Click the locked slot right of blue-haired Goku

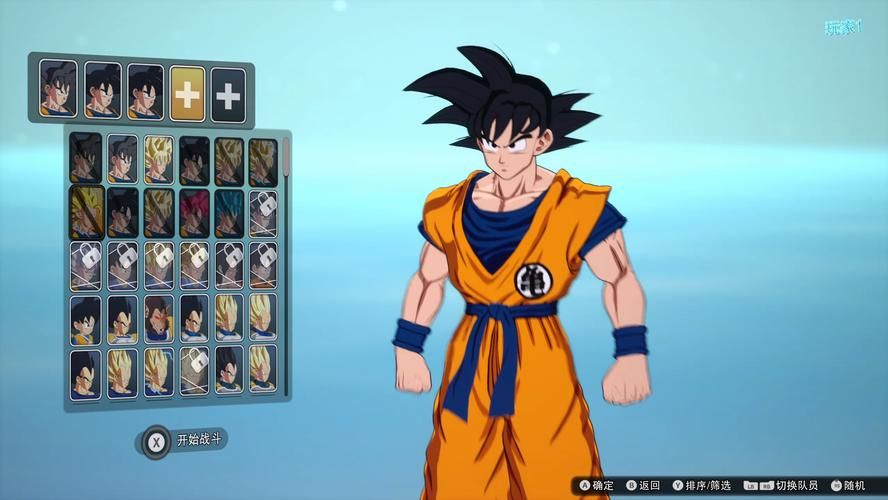pos(263,211)
